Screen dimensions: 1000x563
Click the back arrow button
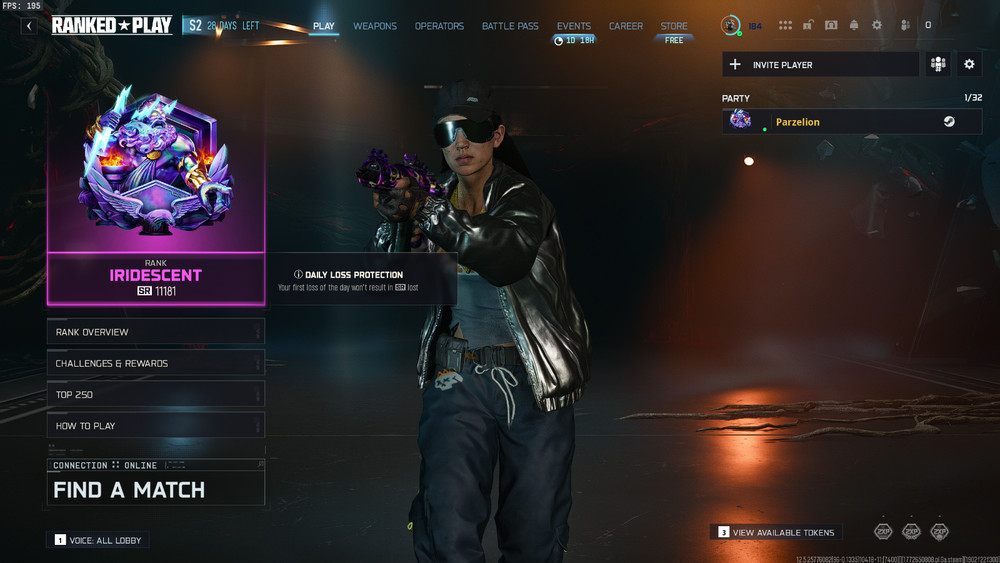29,26
